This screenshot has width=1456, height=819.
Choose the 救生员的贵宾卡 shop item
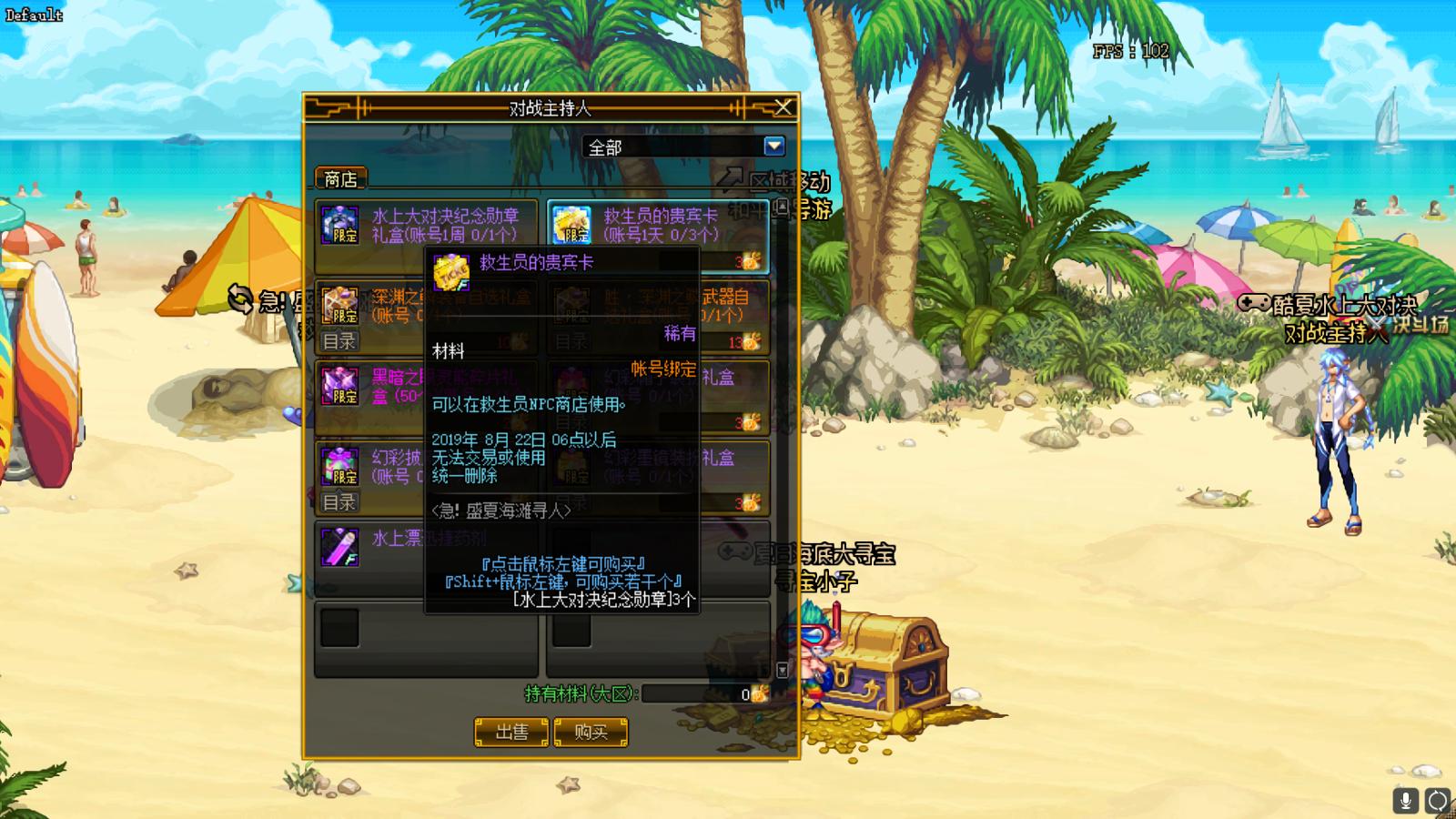pos(658,223)
